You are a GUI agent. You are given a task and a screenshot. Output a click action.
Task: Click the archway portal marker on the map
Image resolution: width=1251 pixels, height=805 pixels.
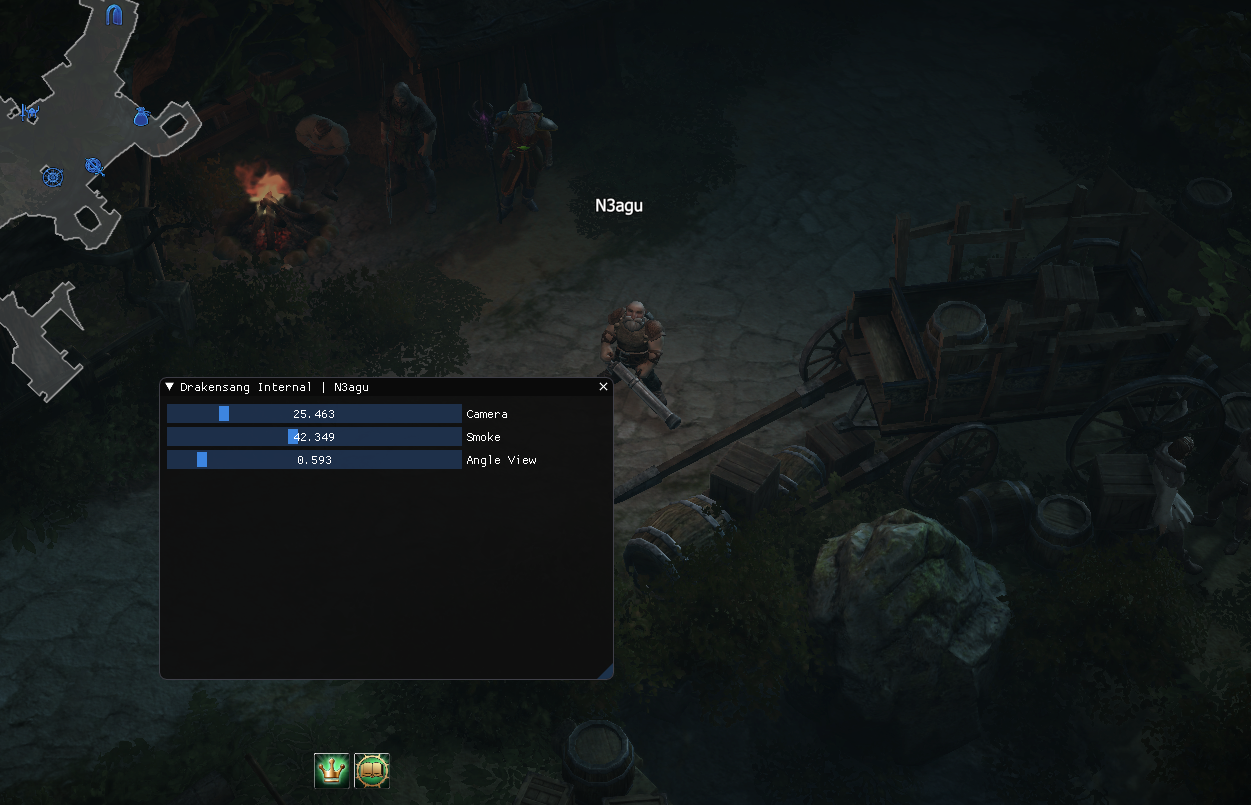[x=114, y=14]
